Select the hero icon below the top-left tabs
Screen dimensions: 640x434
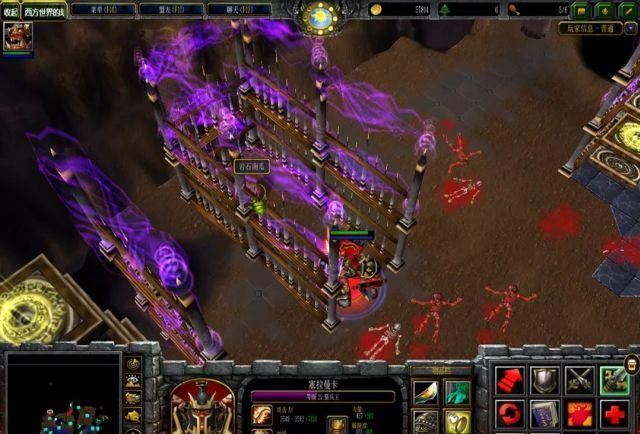[x=15, y=38]
